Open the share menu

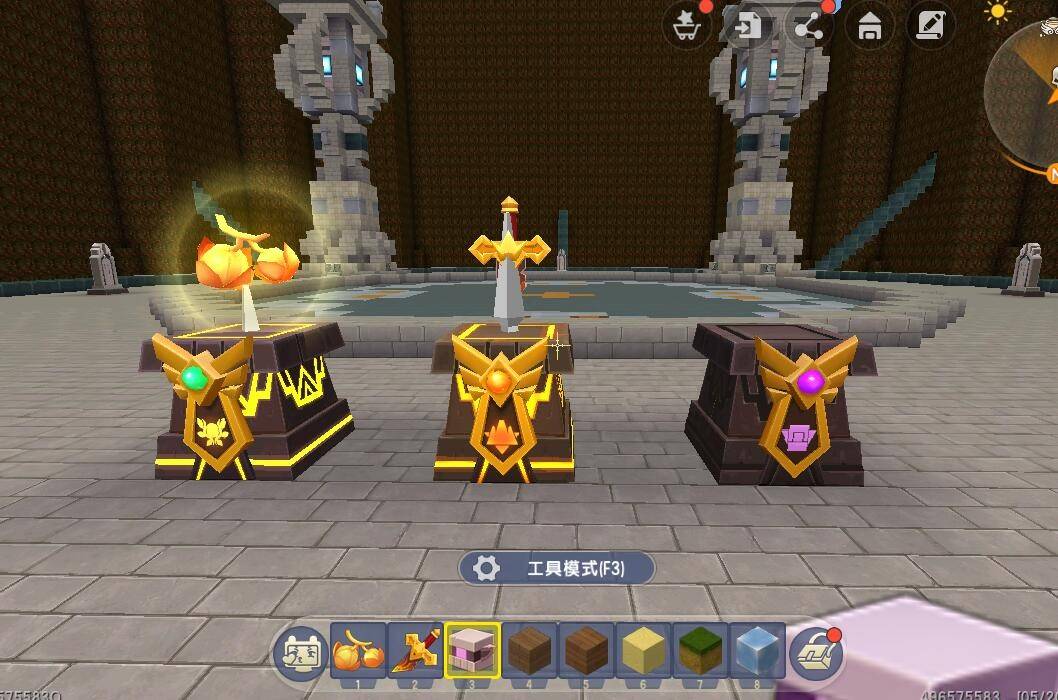(808, 26)
